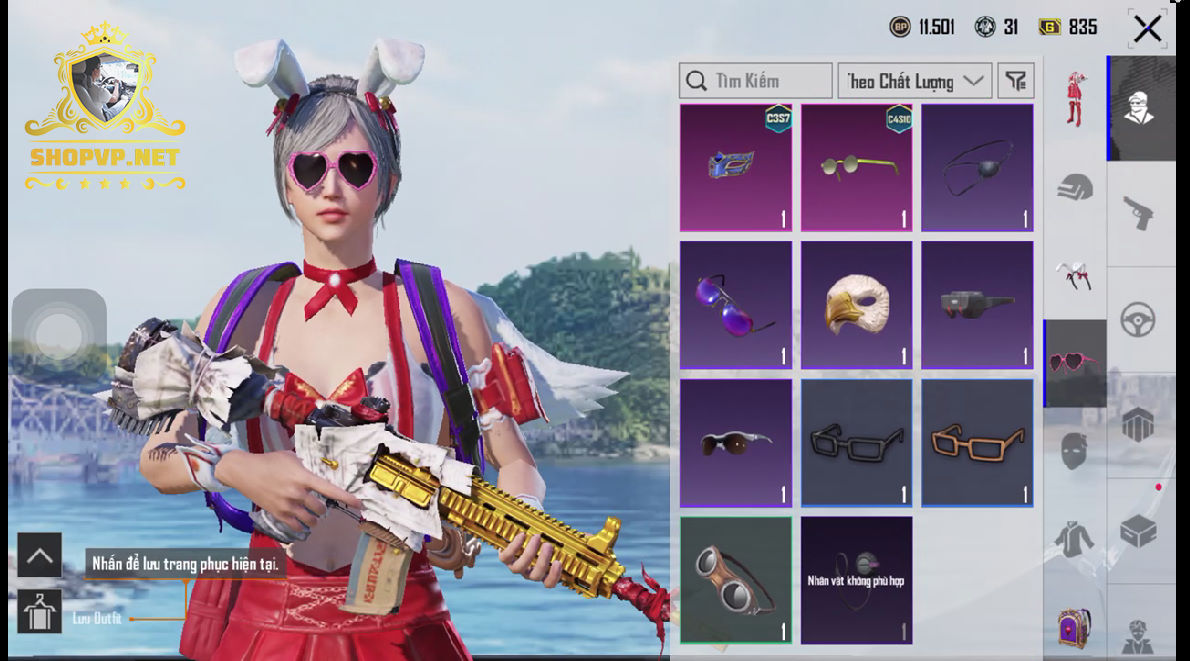Open the backpack category tab
The width and height of the screenshot is (1190, 661).
click(x=1075, y=627)
